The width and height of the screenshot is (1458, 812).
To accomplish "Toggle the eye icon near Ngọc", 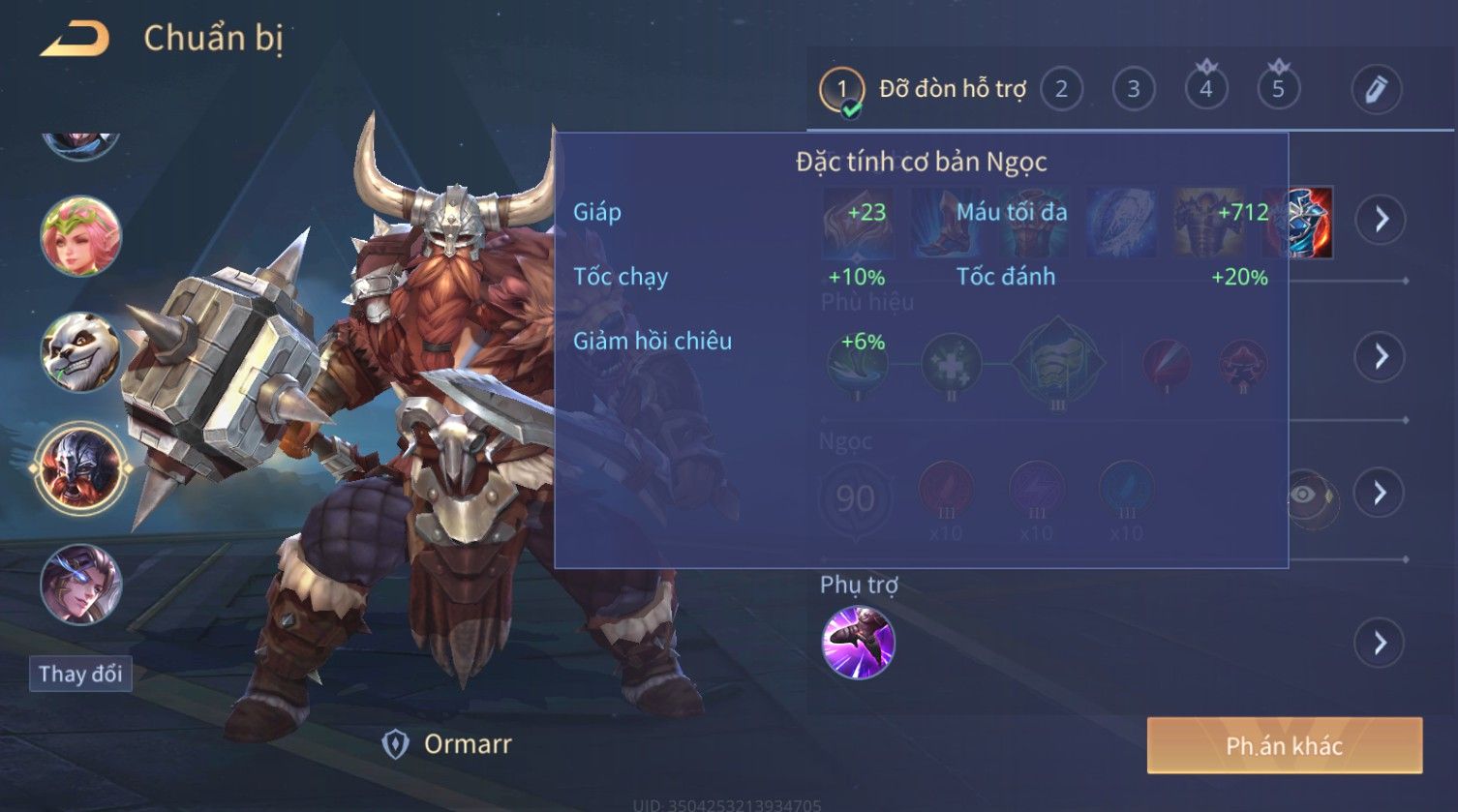I will [x=1304, y=496].
